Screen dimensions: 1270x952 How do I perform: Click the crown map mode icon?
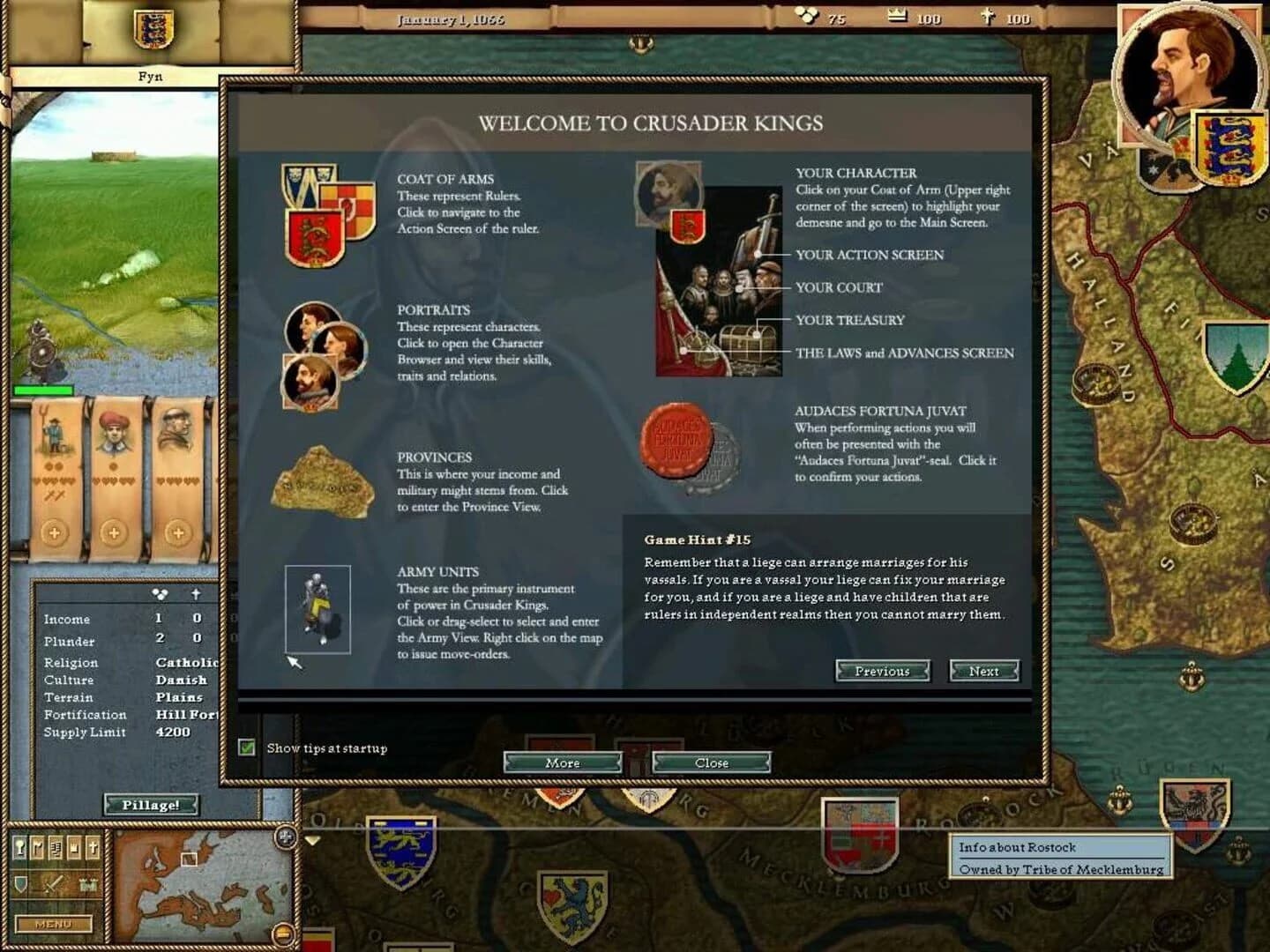point(73,846)
